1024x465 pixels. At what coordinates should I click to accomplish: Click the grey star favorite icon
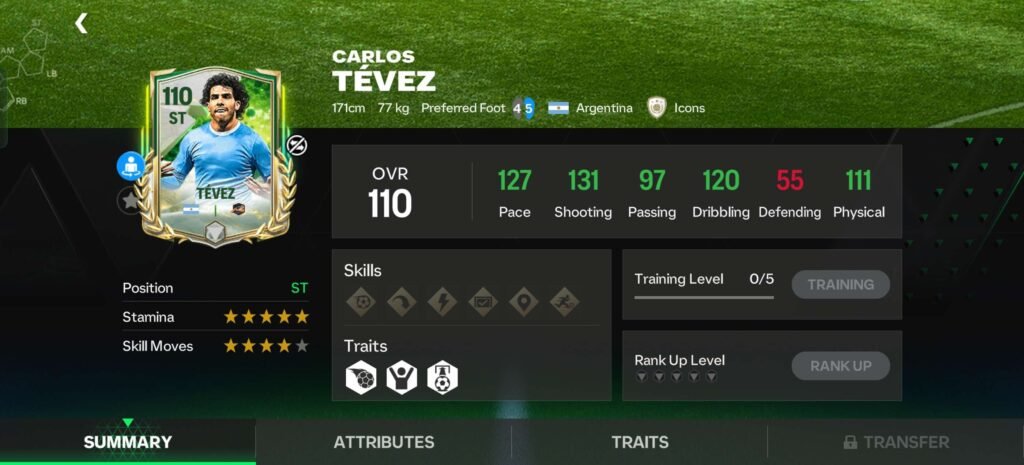click(129, 199)
